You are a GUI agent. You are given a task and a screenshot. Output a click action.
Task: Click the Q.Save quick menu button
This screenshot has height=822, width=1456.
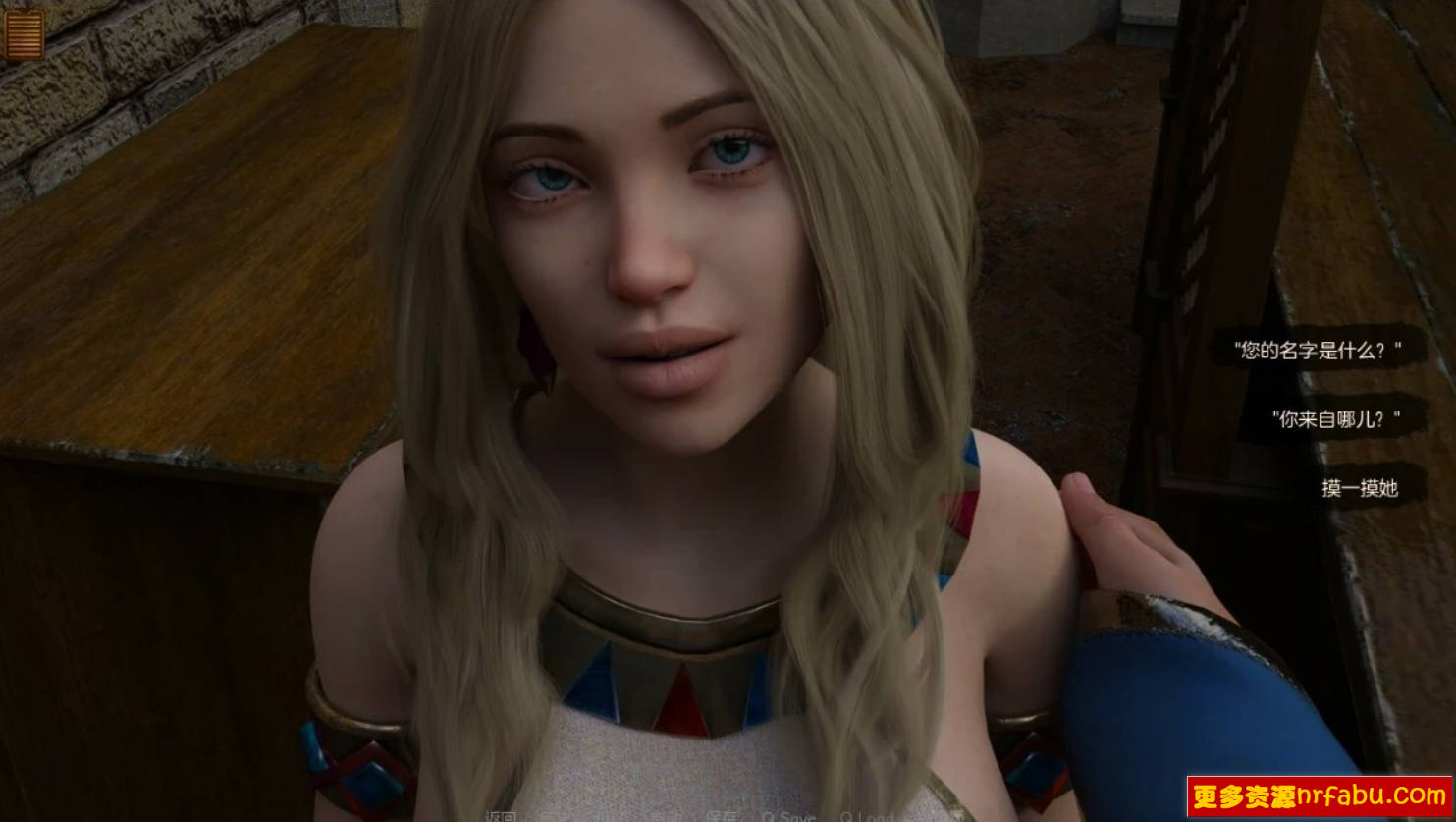788,816
